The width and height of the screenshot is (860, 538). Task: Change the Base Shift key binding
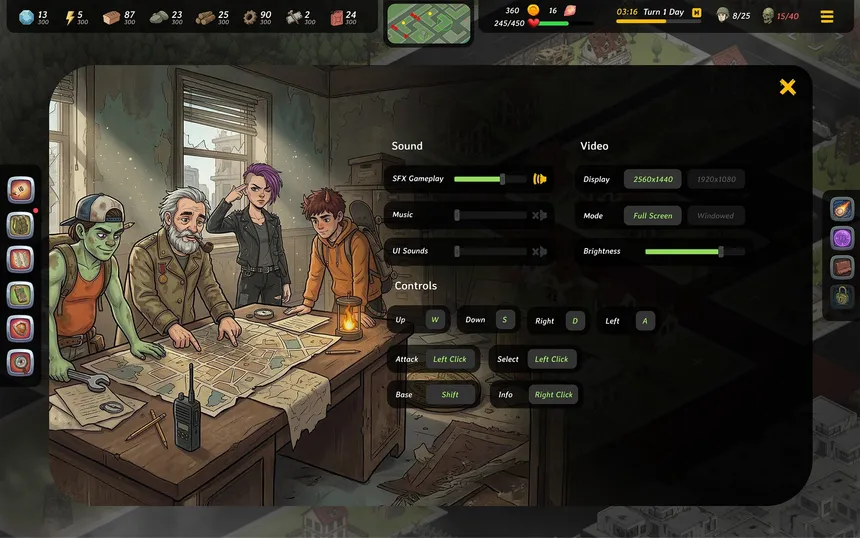(450, 395)
